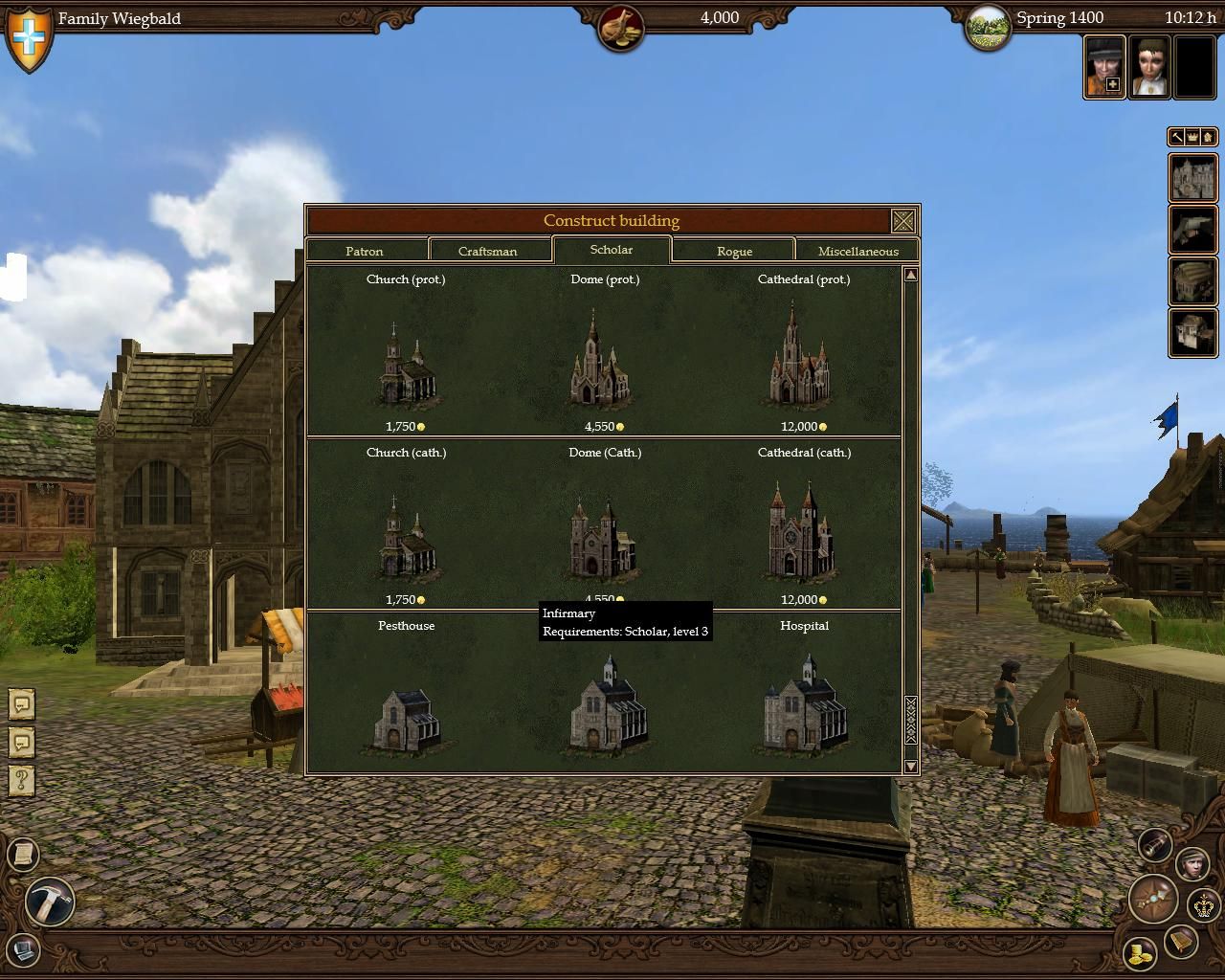Screen dimensions: 1225x980
Task: Select the Rogue tab
Action: point(734,251)
